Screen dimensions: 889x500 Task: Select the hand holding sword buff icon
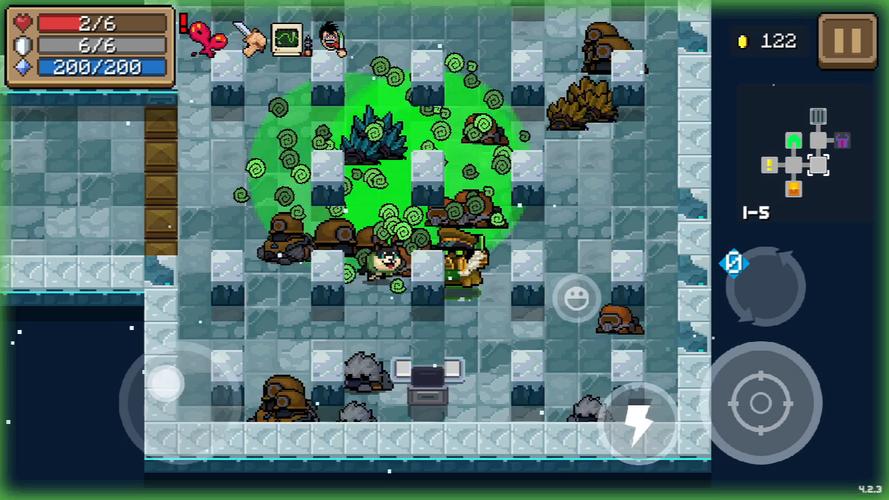(250, 38)
